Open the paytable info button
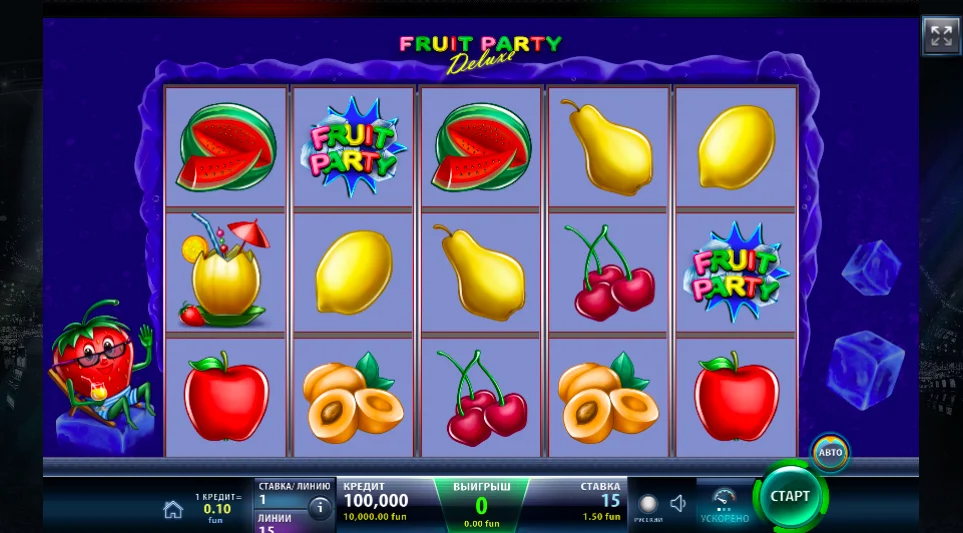The height and width of the screenshot is (533, 963). click(x=320, y=508)
